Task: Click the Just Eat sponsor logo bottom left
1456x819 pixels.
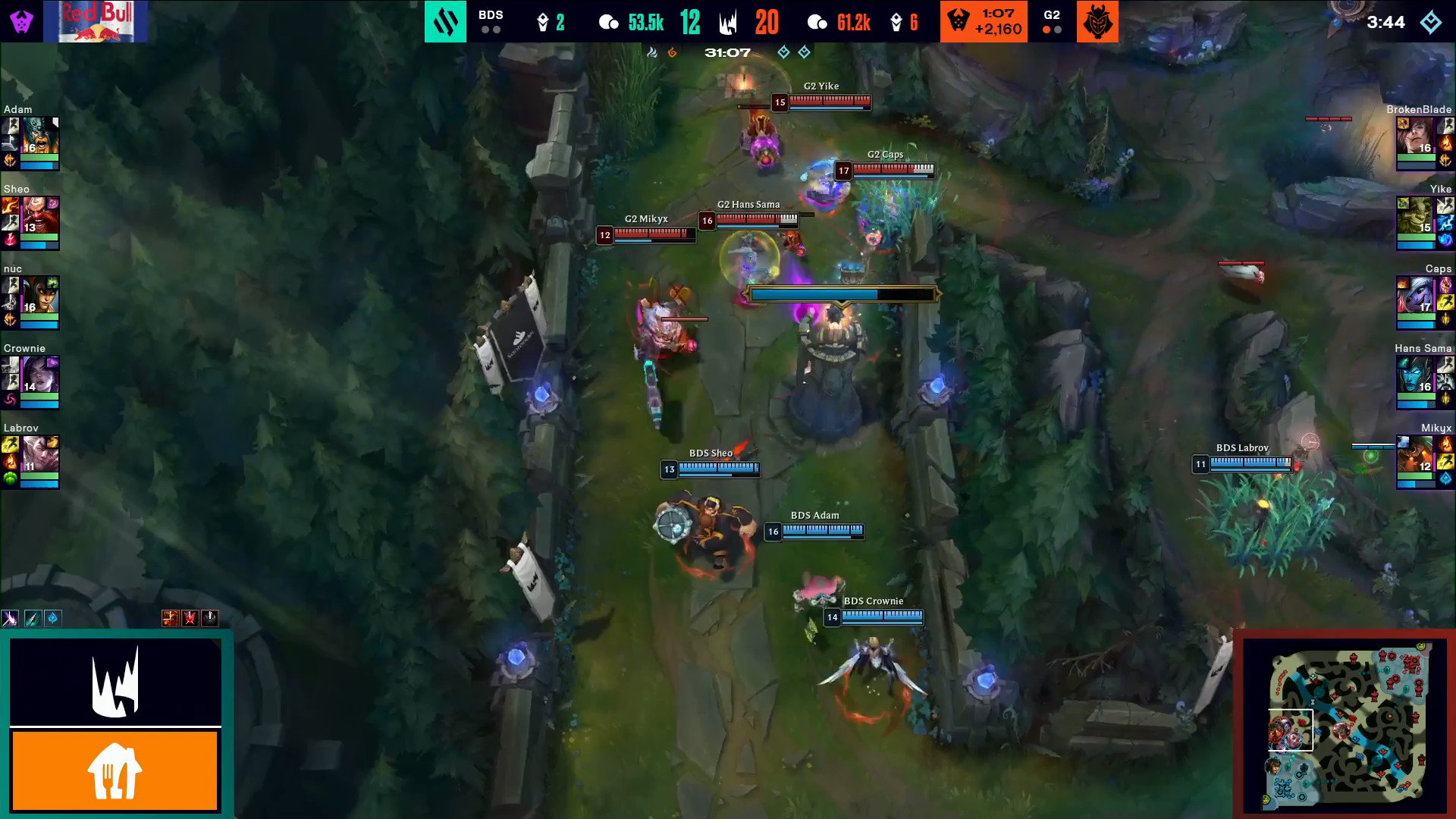Action: coord(115,770)
